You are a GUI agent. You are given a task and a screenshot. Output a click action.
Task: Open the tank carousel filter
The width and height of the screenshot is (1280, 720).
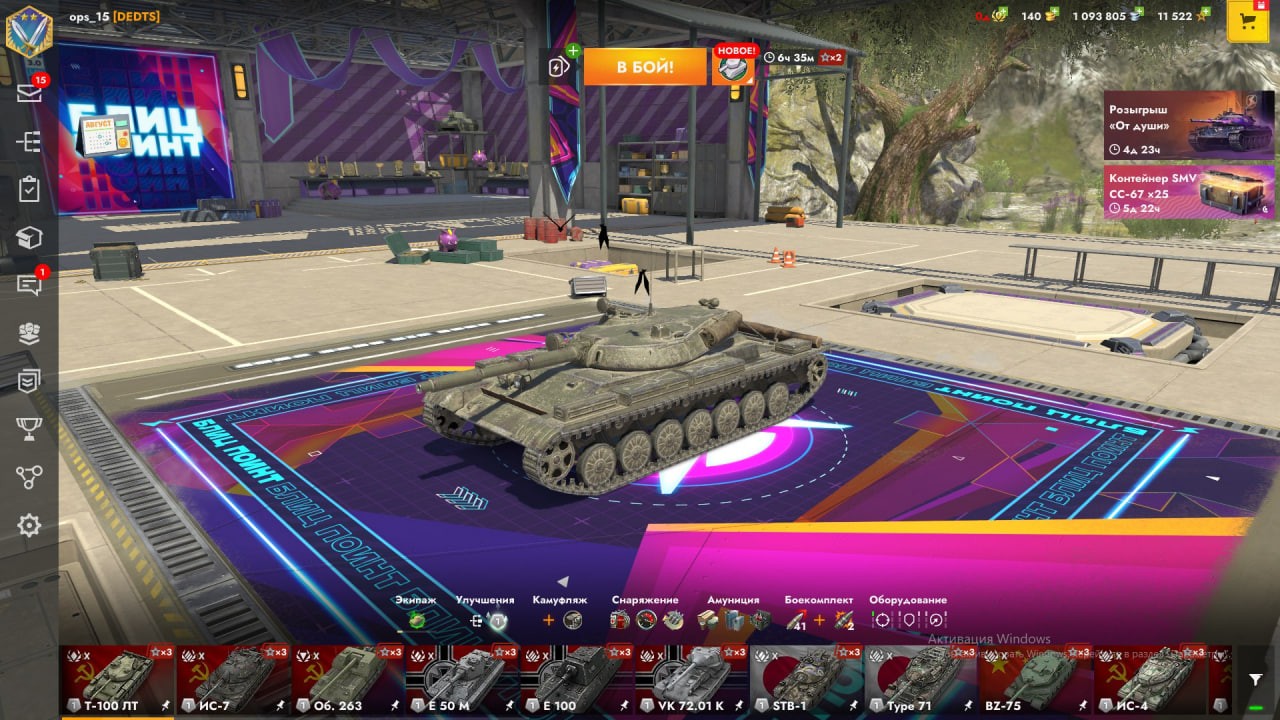[x=1255, y=679]
